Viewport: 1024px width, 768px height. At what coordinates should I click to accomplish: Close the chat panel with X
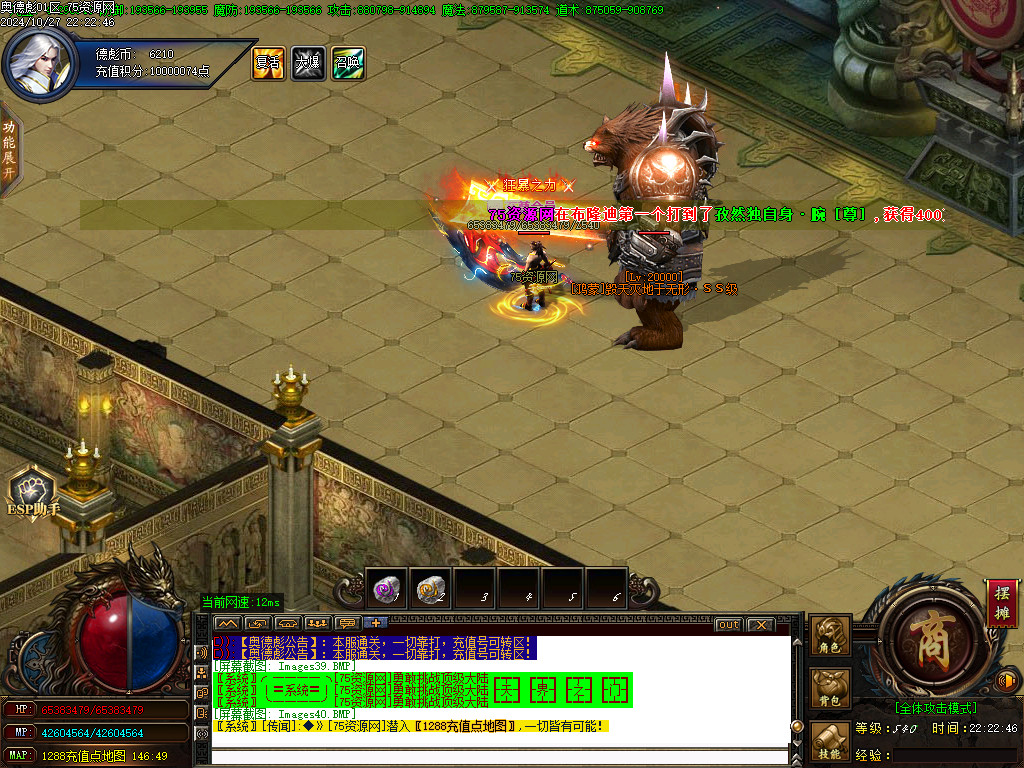coord(761,625)
